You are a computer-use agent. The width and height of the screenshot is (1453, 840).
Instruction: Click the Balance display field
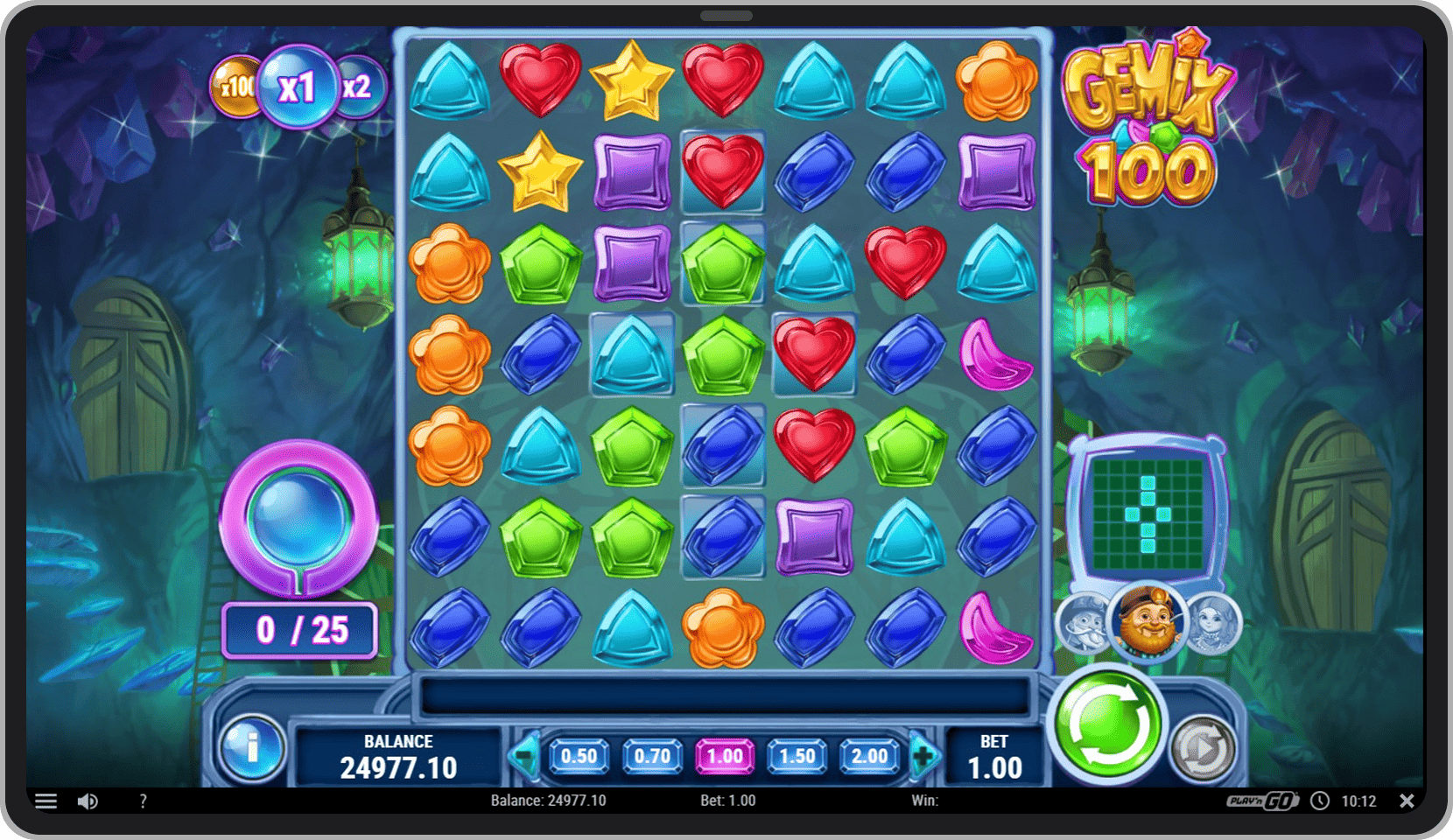click(398, 755)
